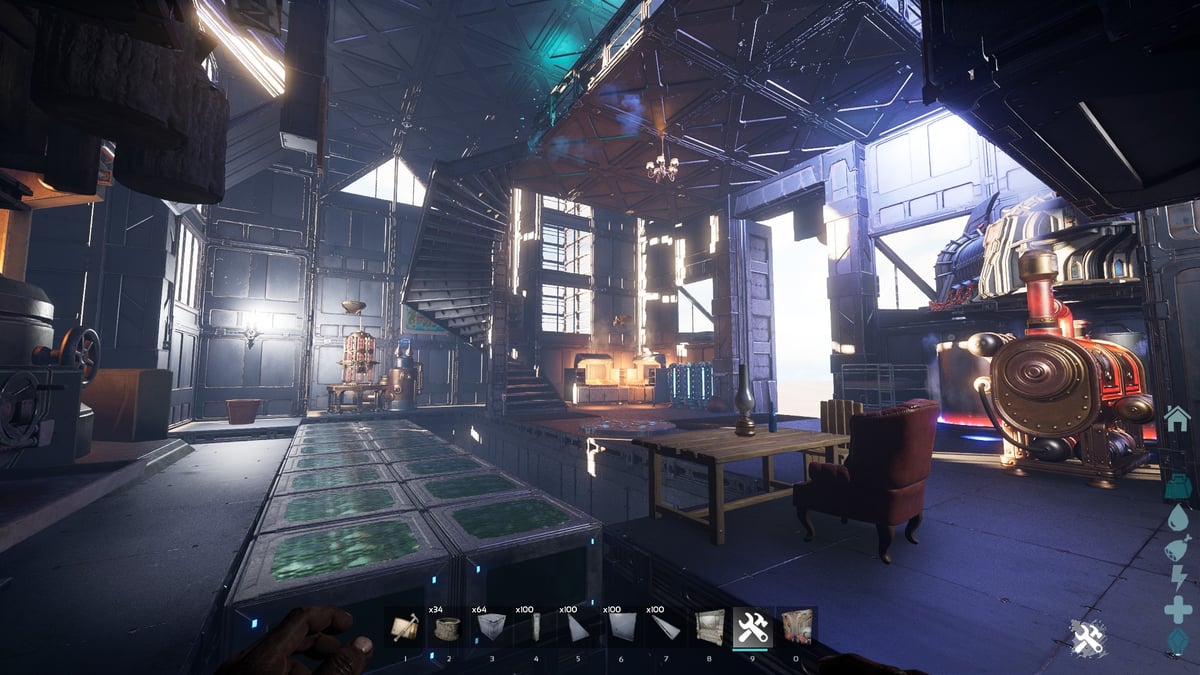Screen dimensions: 1200x675
Task: Select the colorful painted panel in slot 0
Action: pyautogui.click(x=796, y=627)
